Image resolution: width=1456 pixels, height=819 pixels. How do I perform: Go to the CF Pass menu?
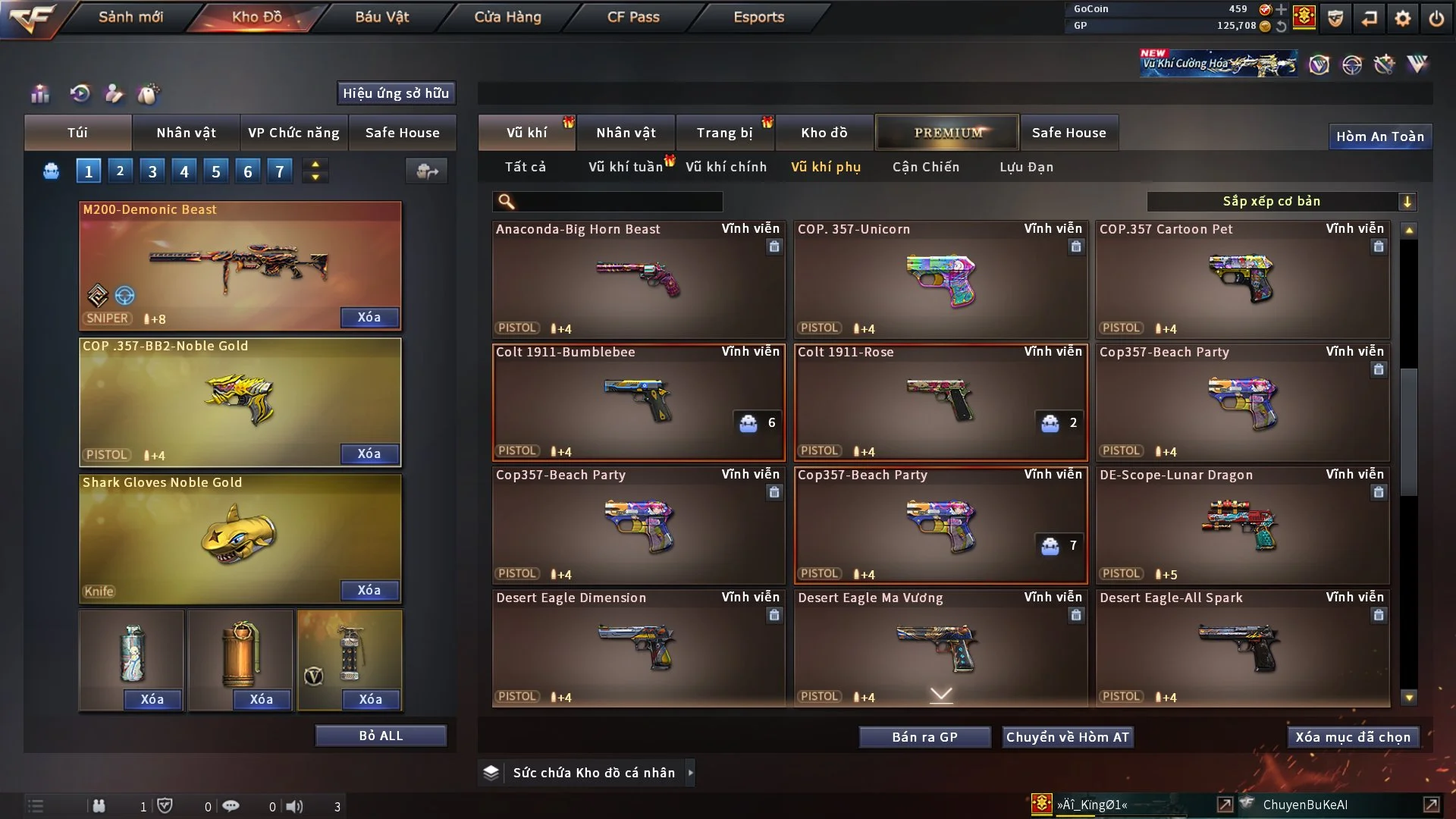(633, 17)
